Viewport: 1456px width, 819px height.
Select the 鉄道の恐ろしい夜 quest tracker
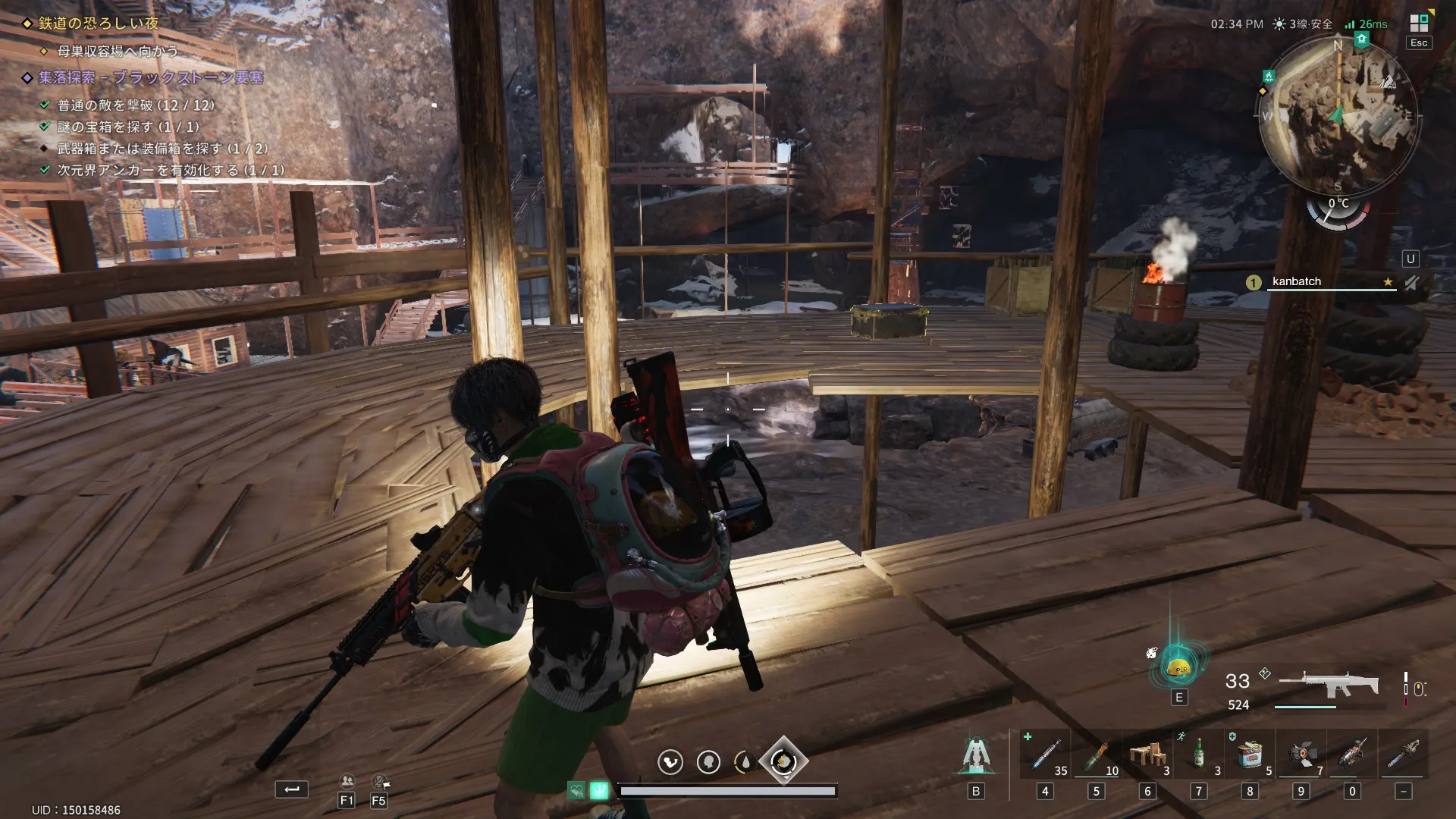pyautogui.click(x=99, y=24)
